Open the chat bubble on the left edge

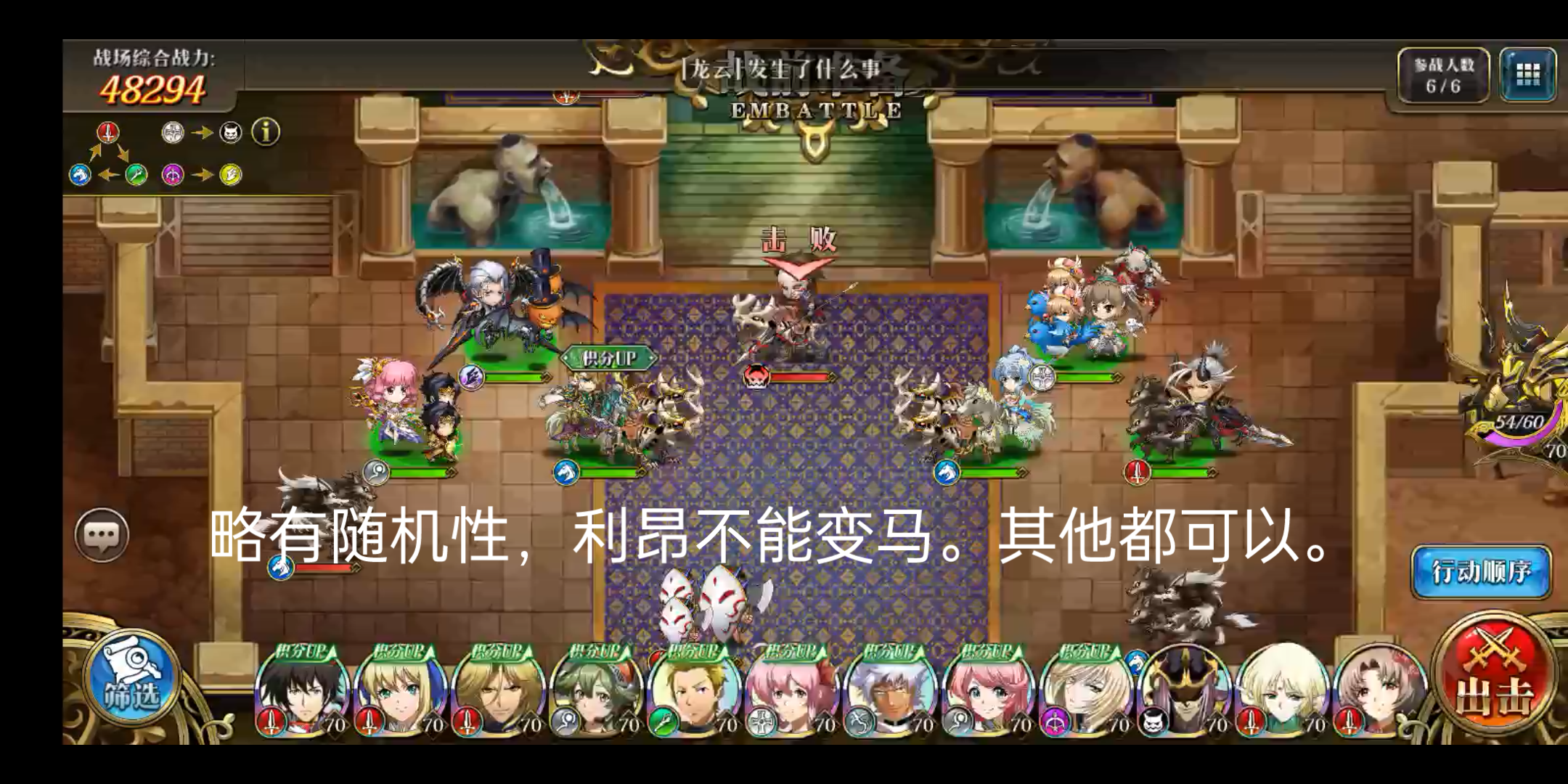click(102, 534)
